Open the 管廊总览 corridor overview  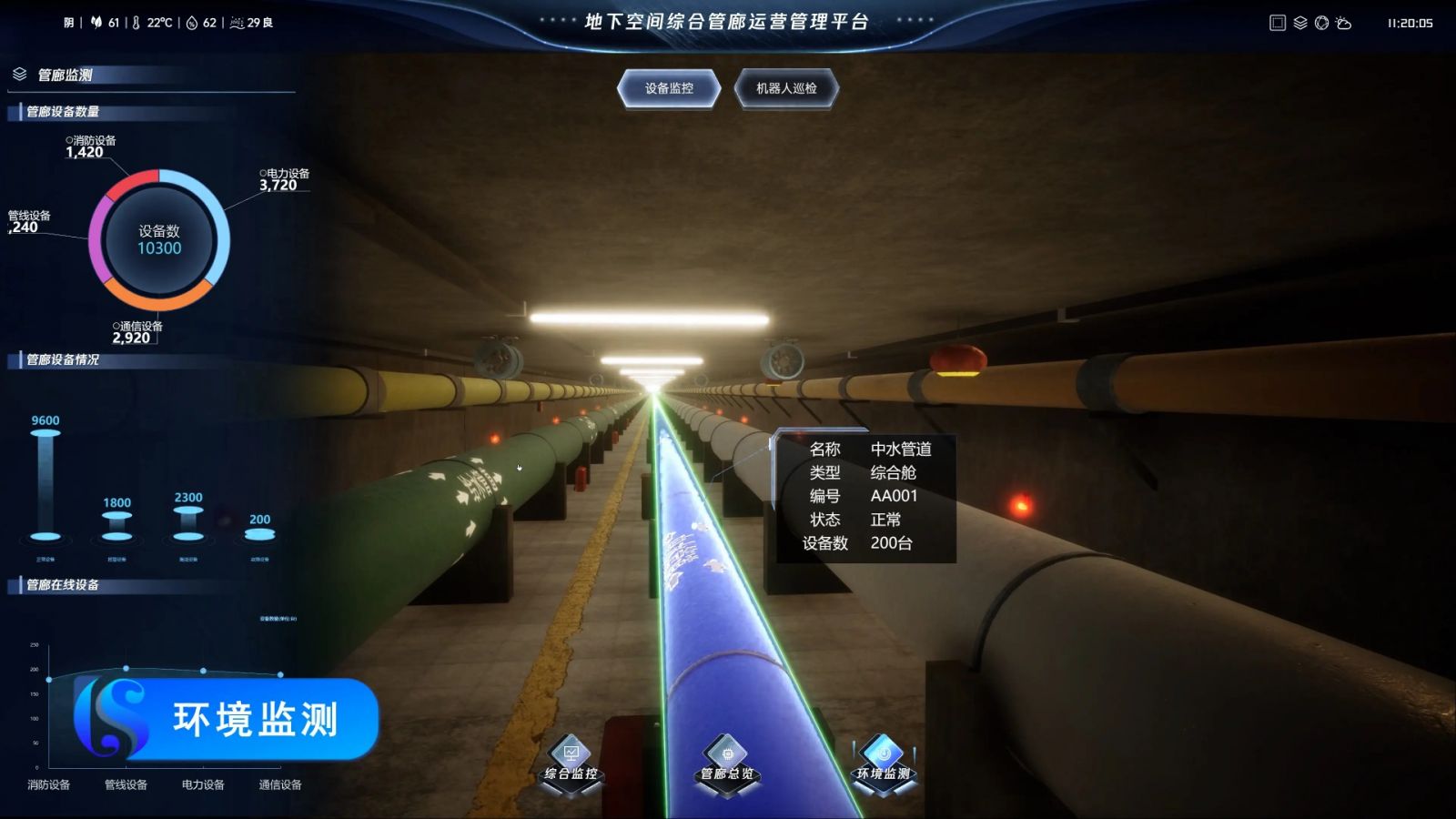click(727, 761)
